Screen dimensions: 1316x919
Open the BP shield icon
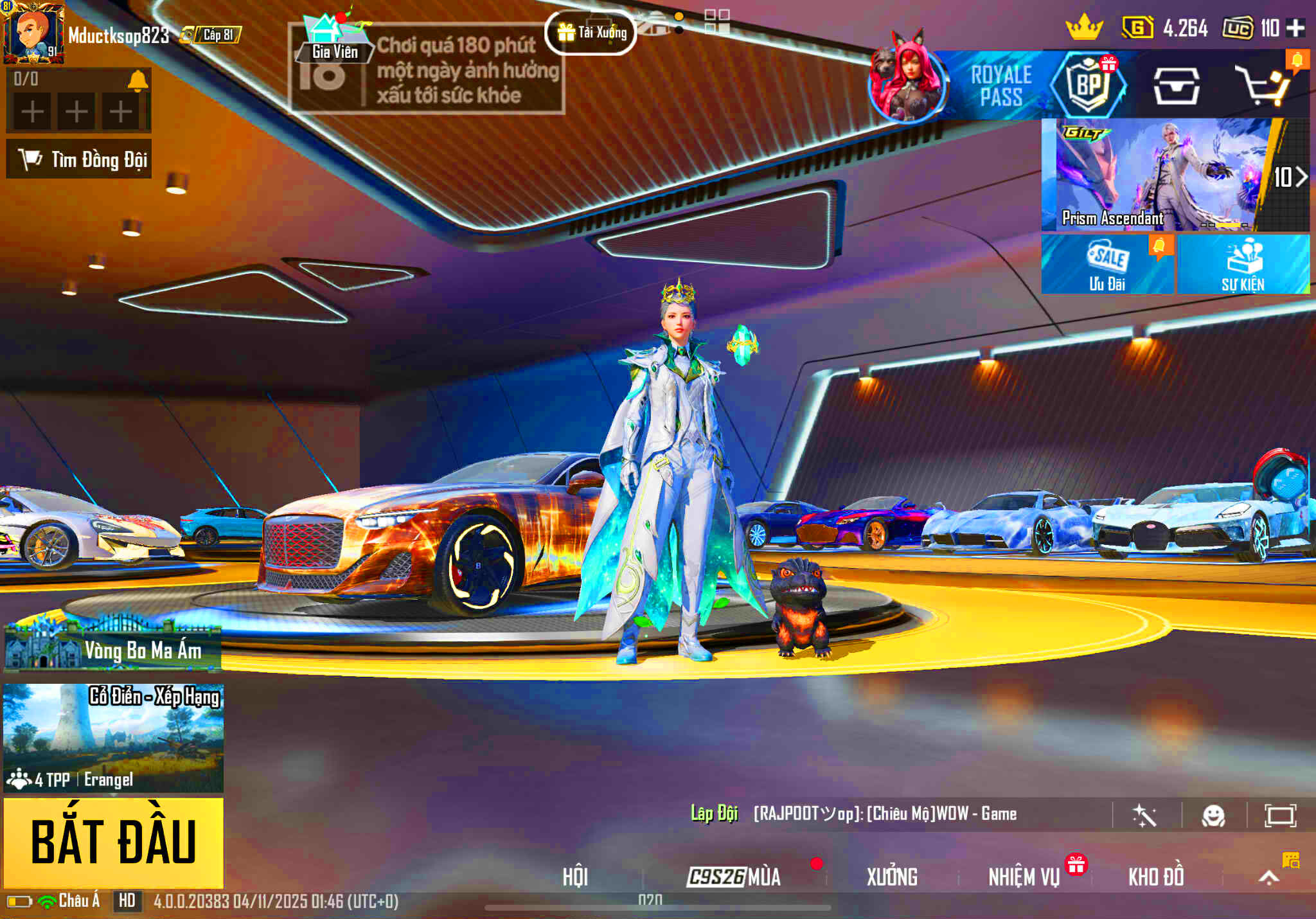1089,85
